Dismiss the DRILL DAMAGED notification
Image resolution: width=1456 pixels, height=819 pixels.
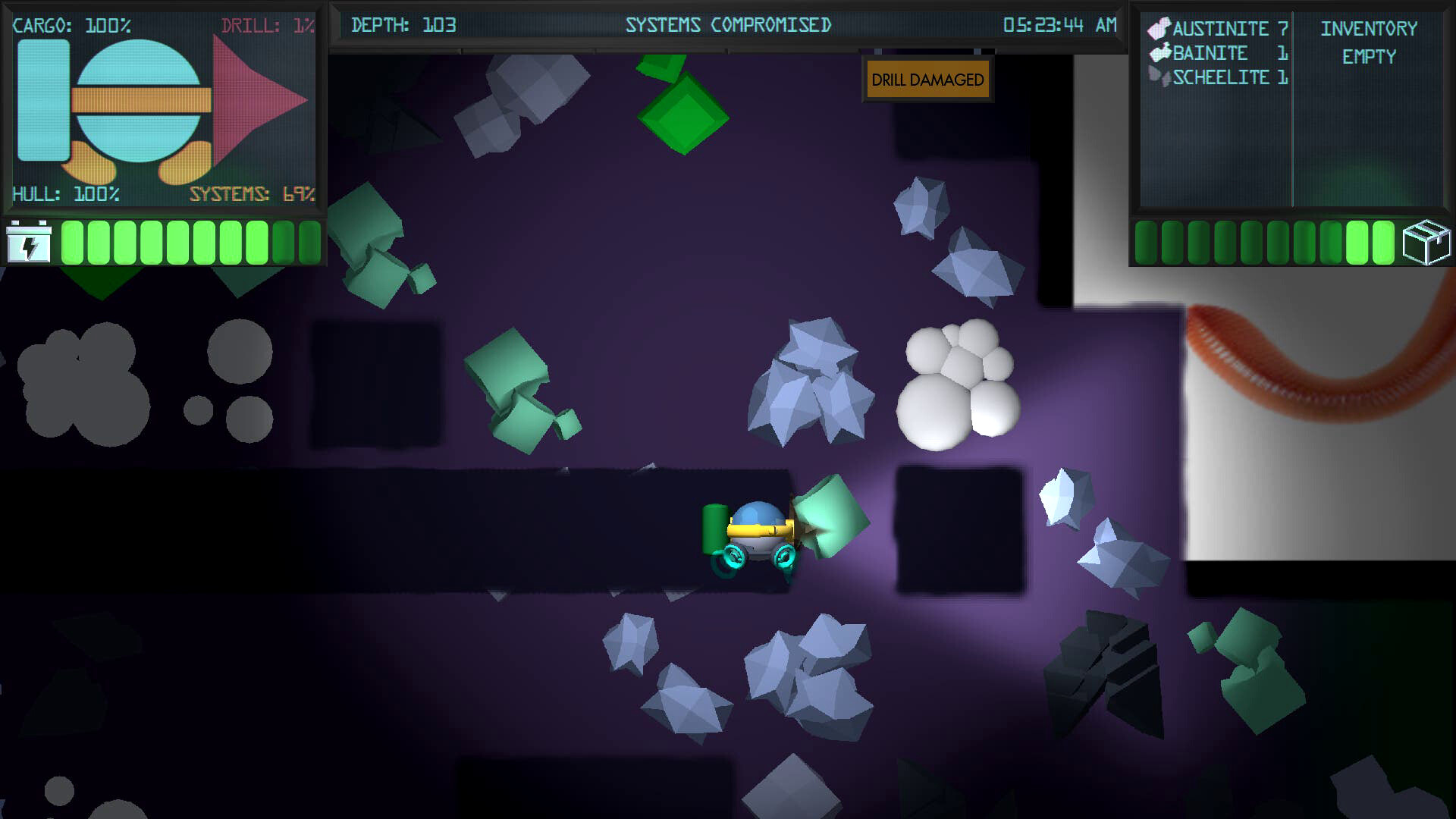coord(927,79)
